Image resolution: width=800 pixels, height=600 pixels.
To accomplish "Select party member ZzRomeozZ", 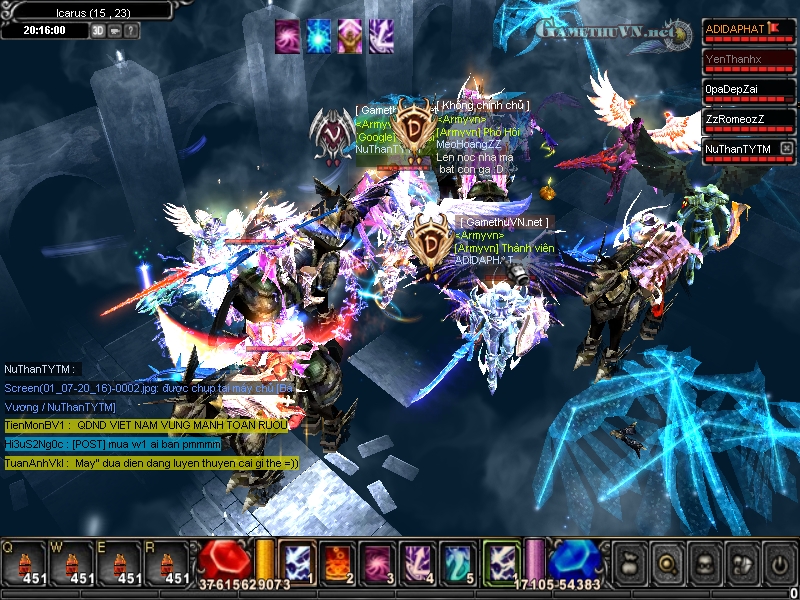I will click(x=749, y=119).
